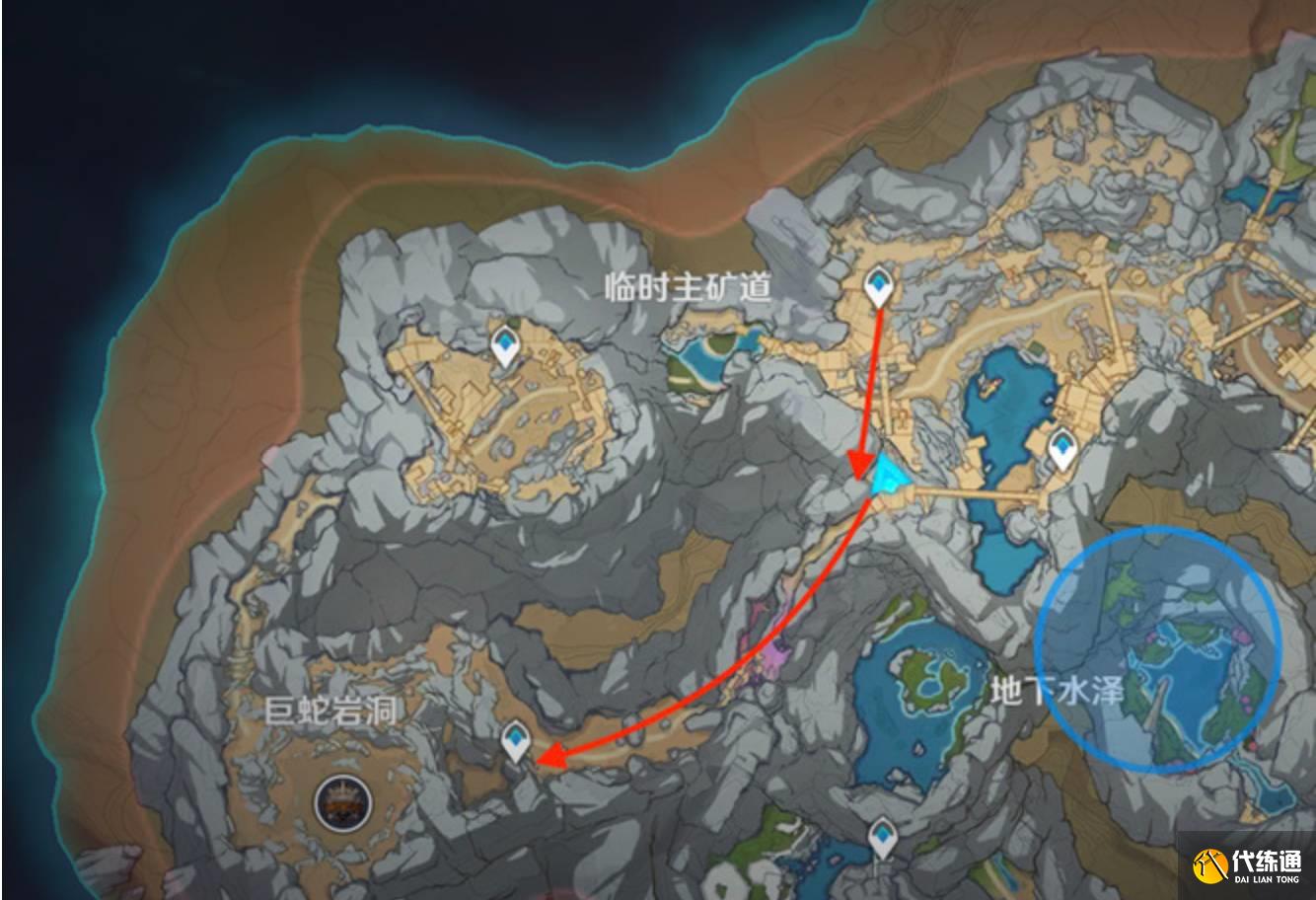
Task: Click the red arrowhead pointing at the player marker
Action: point(860,461)
